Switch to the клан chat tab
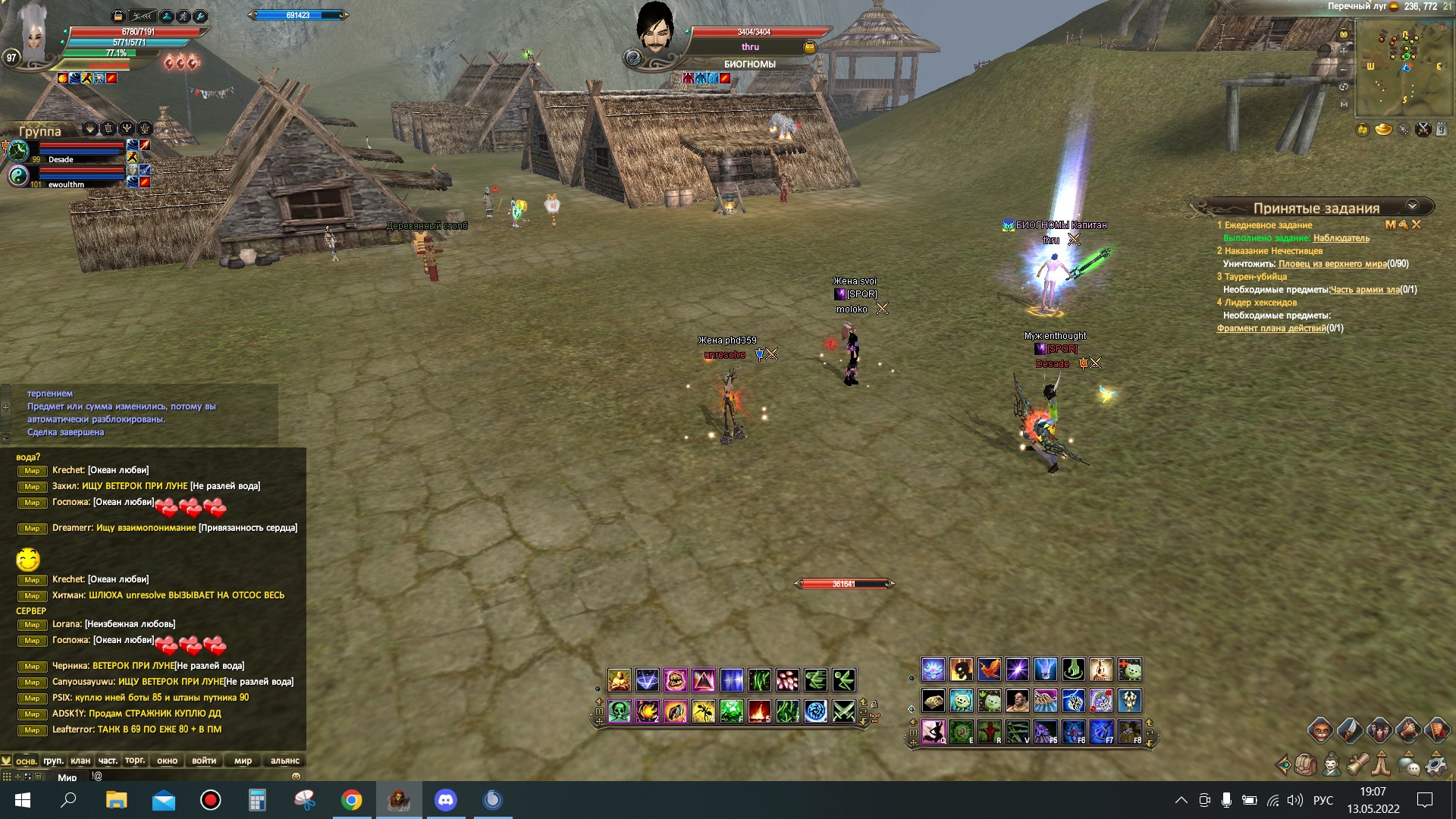This screenshot has height=819, width=1456. (x=80, y=761)
